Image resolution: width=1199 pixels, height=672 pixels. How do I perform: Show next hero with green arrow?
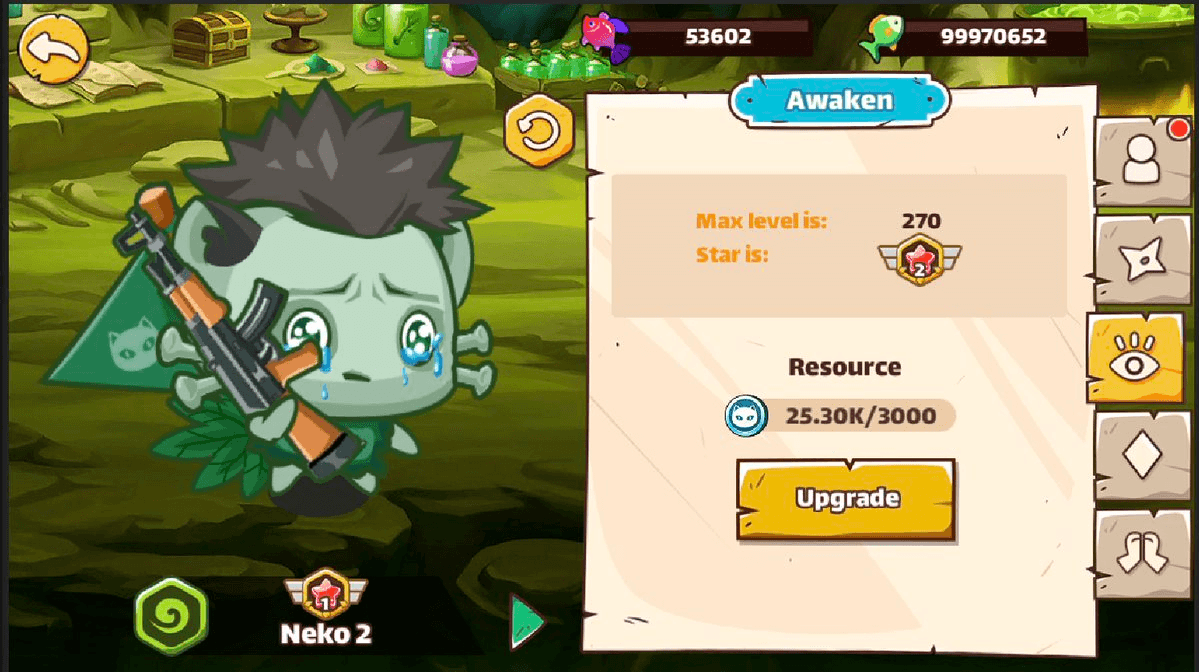coord(526,622)
